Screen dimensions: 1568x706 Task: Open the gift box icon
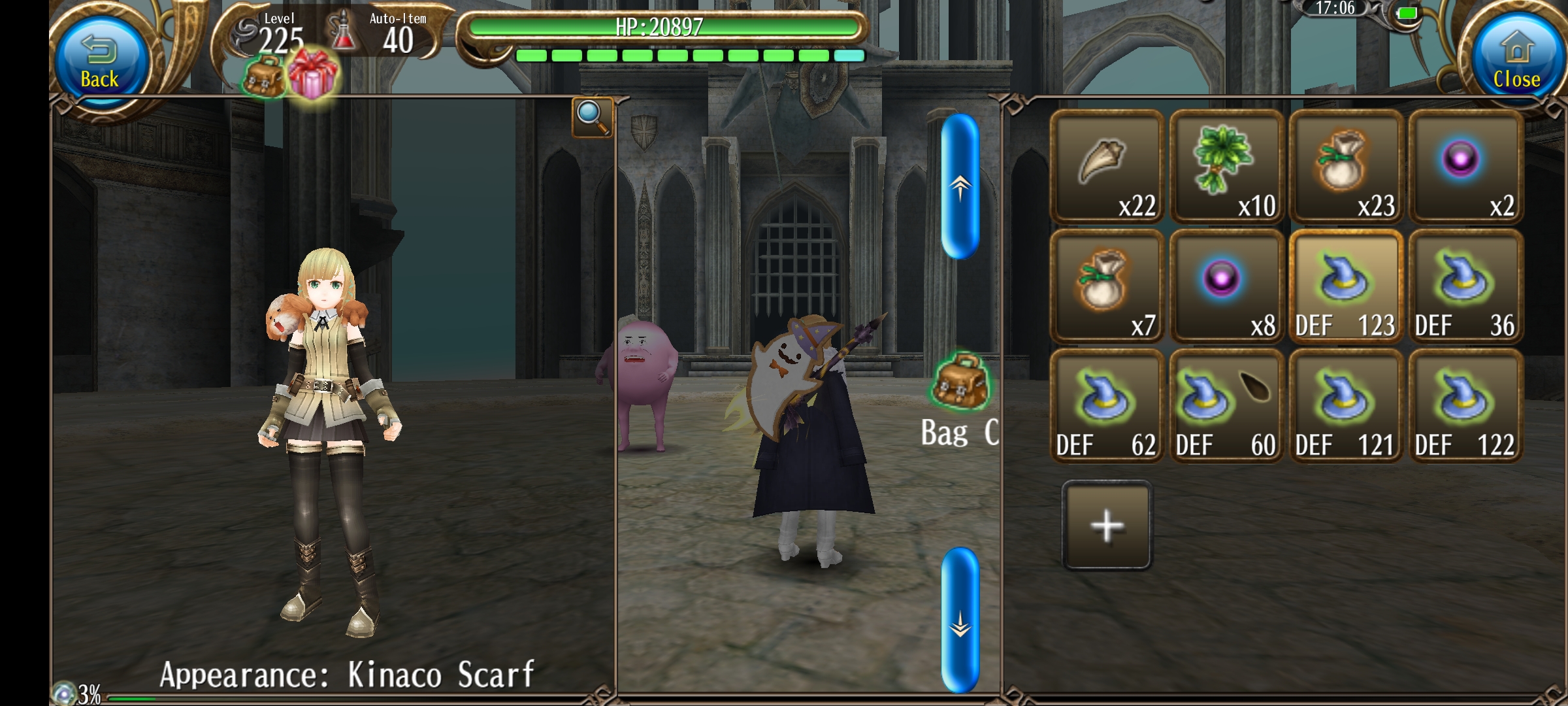pos(312,74)
